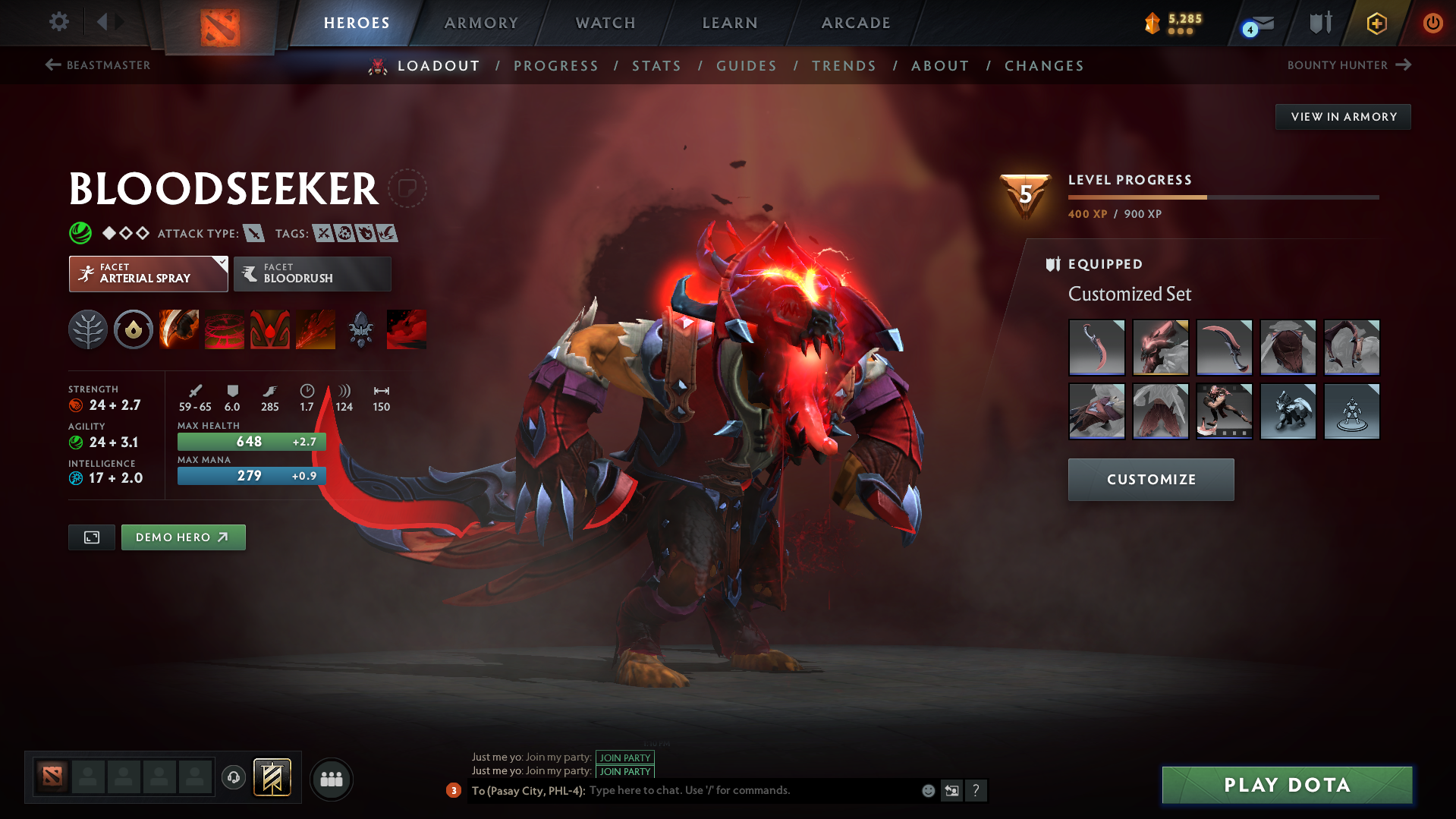
Task: Toggle the hero note bubble beside Bloodseeker
Action: (x=409, y=187)
